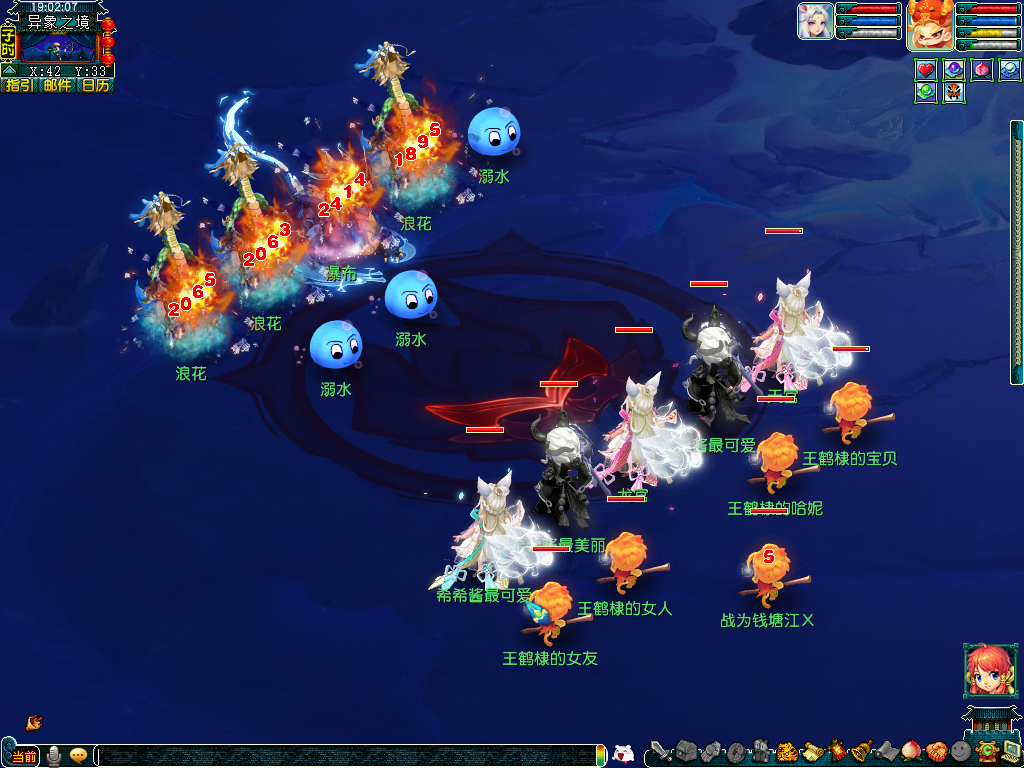
Task: Open the red-haired player character portrait
Action: [929, 27]
